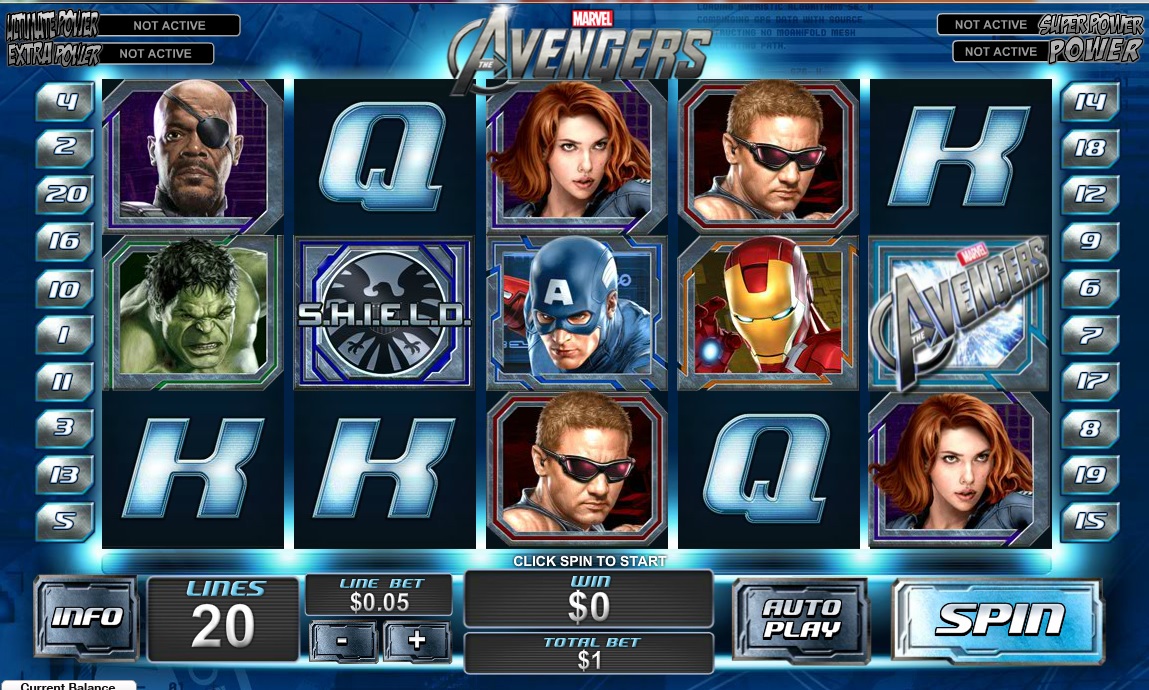This screenshot has height=690, width=1149.
Task: Spin the reels with the SPIN button
Action: (x=998, y=618)
